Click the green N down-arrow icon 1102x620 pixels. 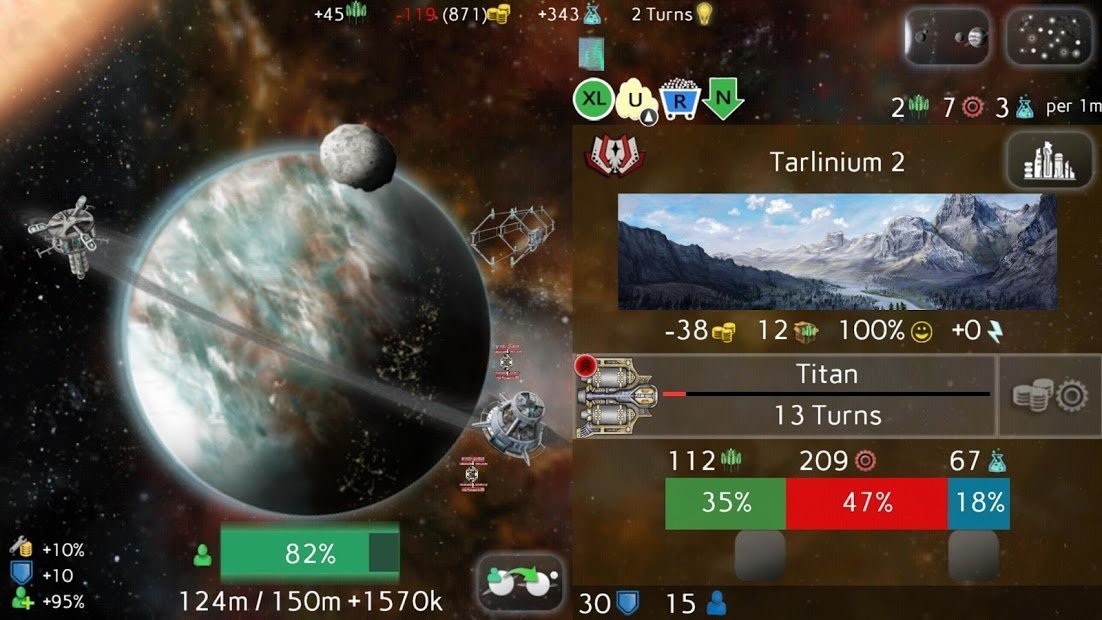(721, 99)
